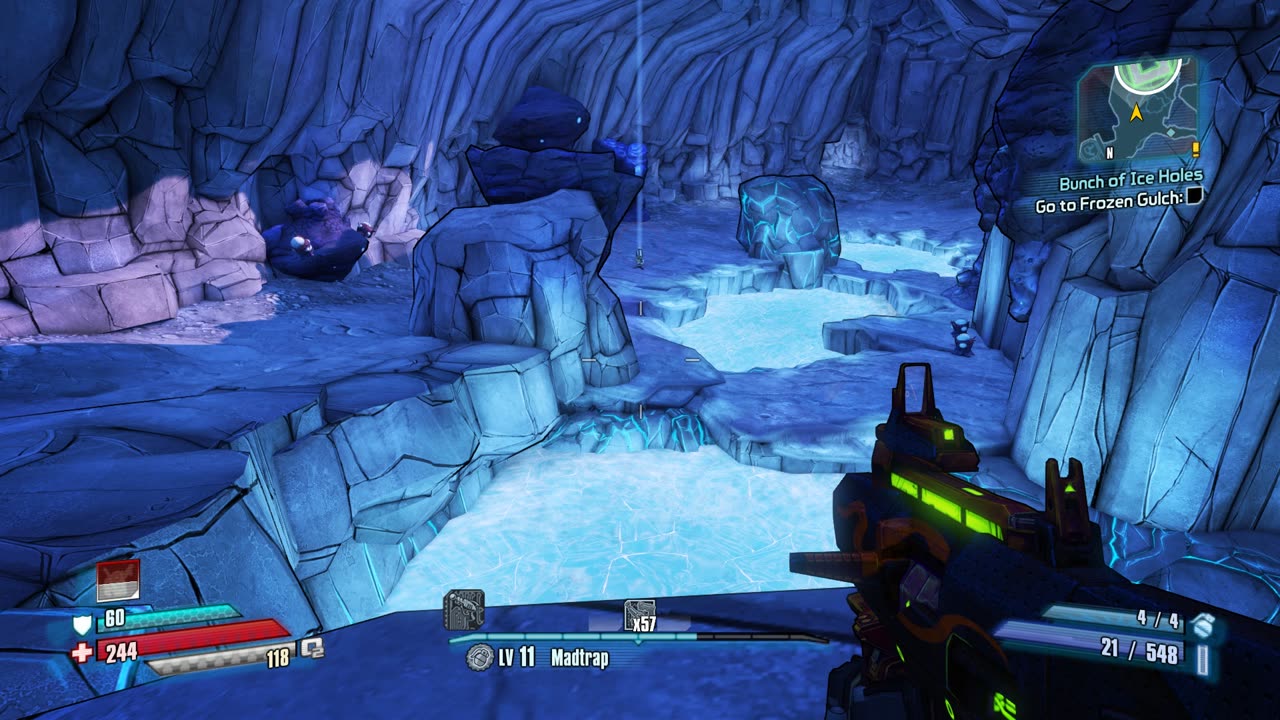1280x720 pixels.
Task: Select the Bunch of Ice Holes quest title
Action: (1129, 180)
